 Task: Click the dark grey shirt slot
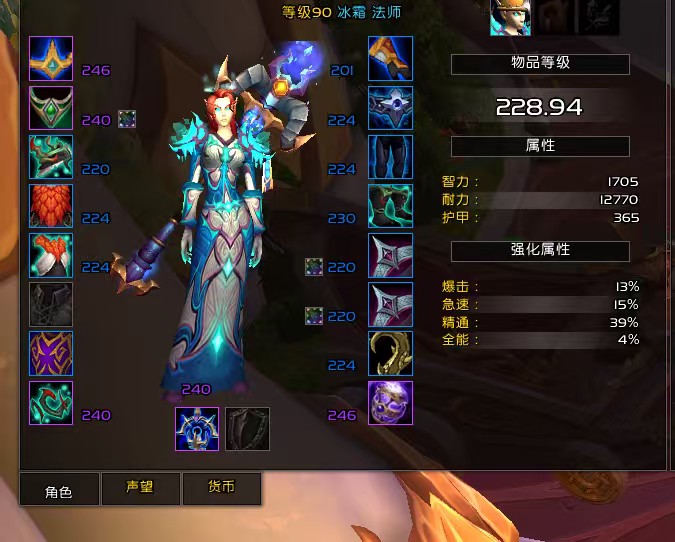point(51,304)
